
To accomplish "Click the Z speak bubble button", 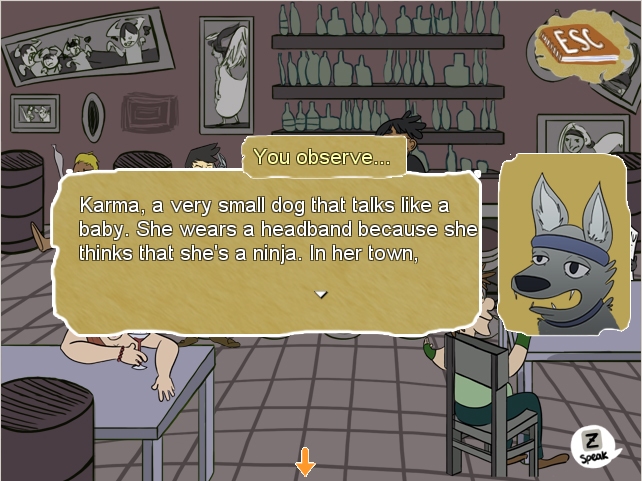I will tap(592, 443).
